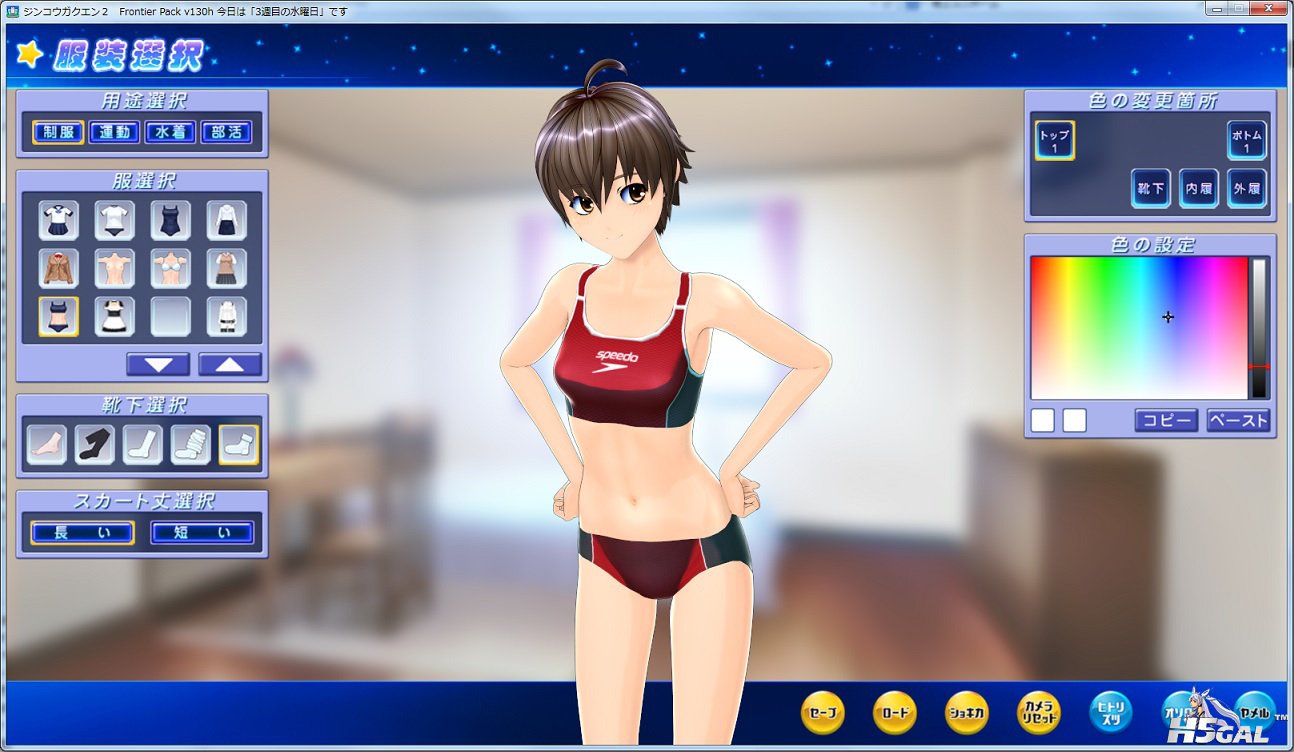The image size is (1294, 752).
Task: Click the up arrow under the outfit list
Action: [230, 364]
